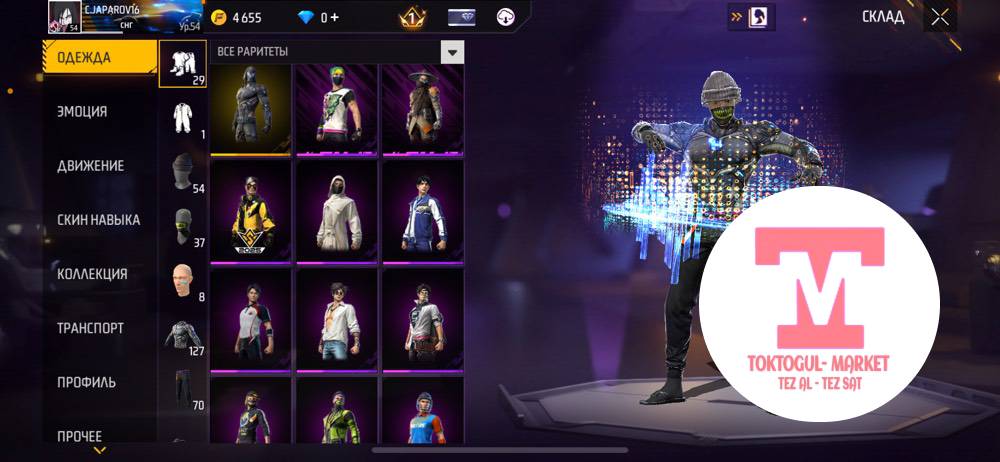The width and height of the screenshot is (1000, 462).
Task: Select the black armored outfit tile
Action: tap(250, 108)
